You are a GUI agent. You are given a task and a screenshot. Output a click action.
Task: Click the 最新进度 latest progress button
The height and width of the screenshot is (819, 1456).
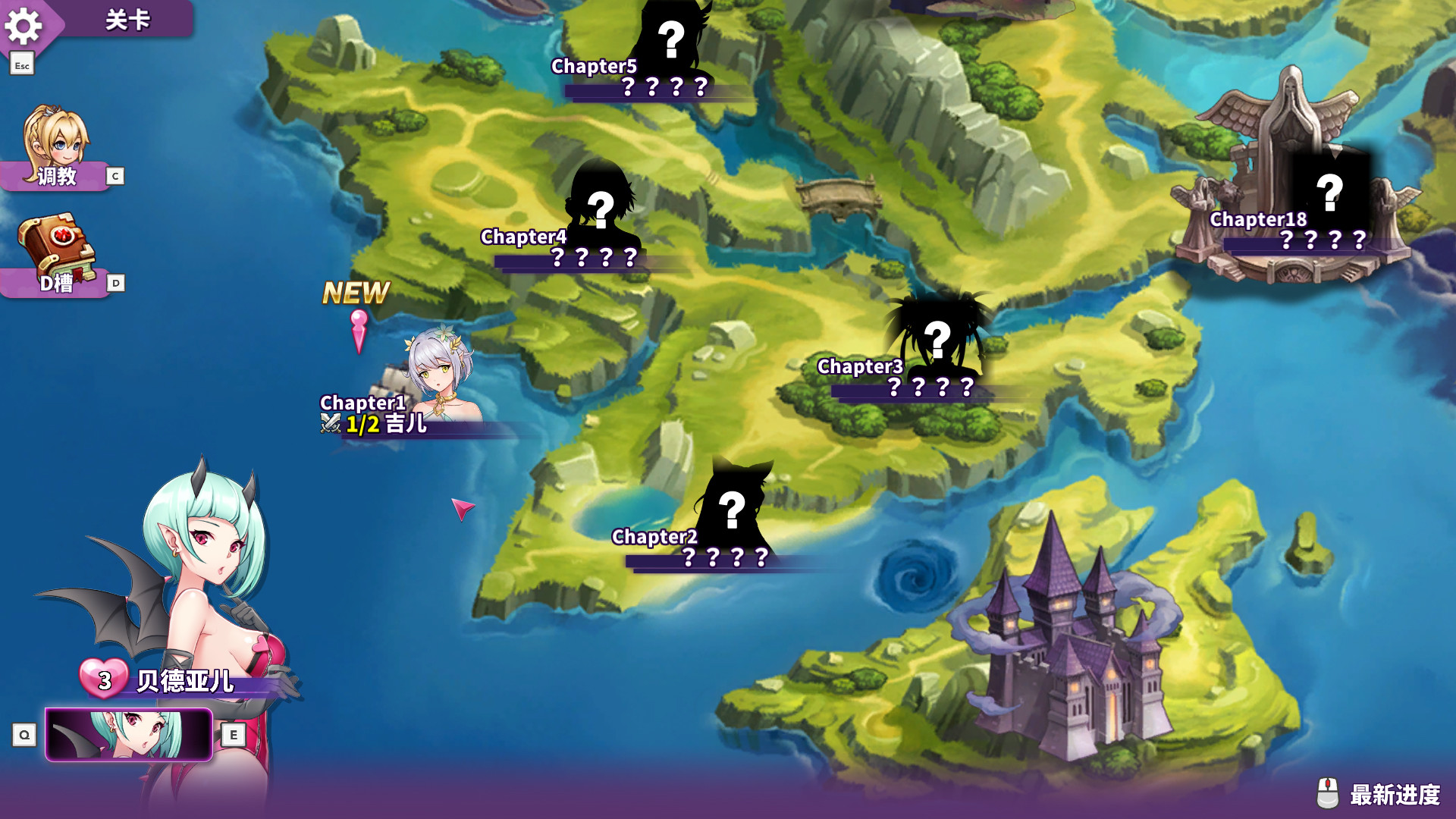pyautogui.click(x=1380, y=794)
